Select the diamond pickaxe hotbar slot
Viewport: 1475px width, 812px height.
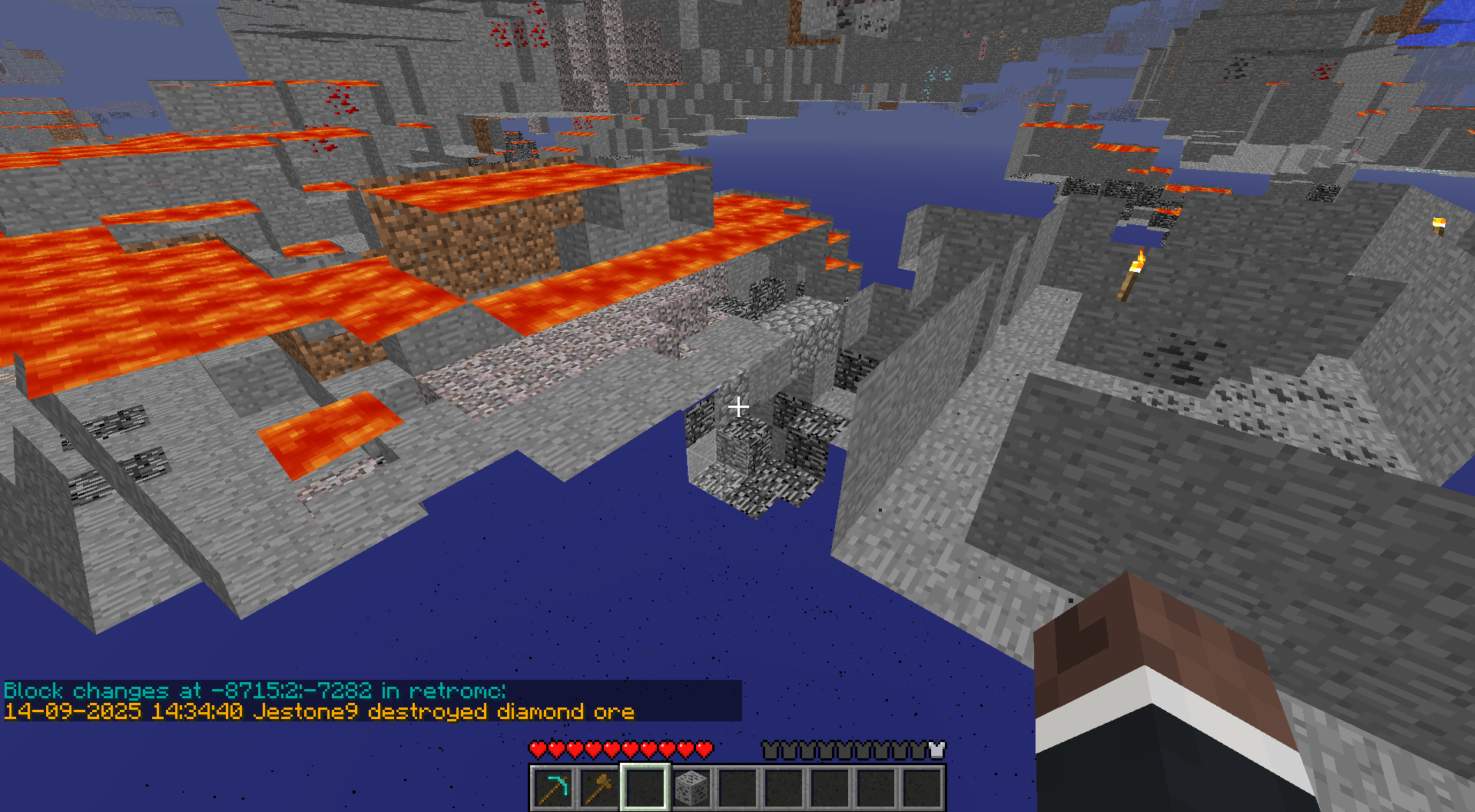click(x=553, y=788)
